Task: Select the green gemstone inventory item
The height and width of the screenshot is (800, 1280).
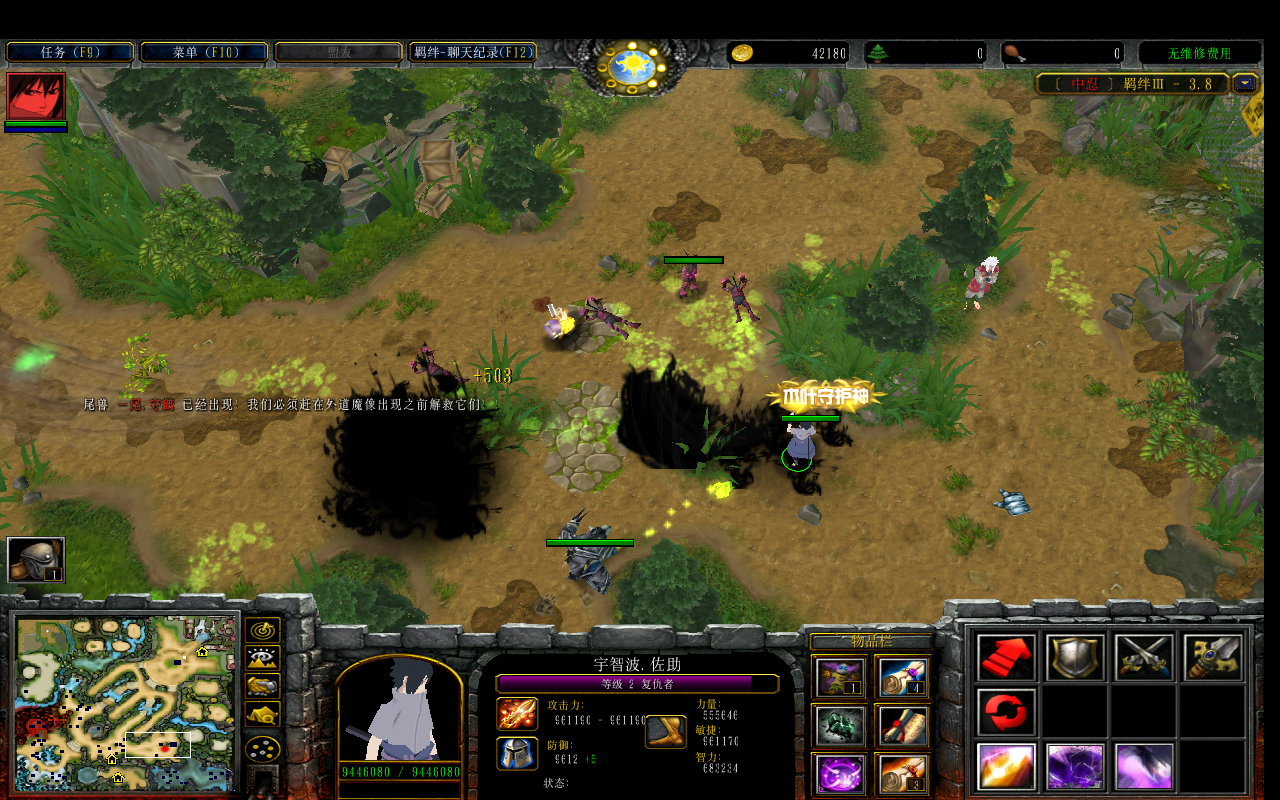Action: (840, 725)
